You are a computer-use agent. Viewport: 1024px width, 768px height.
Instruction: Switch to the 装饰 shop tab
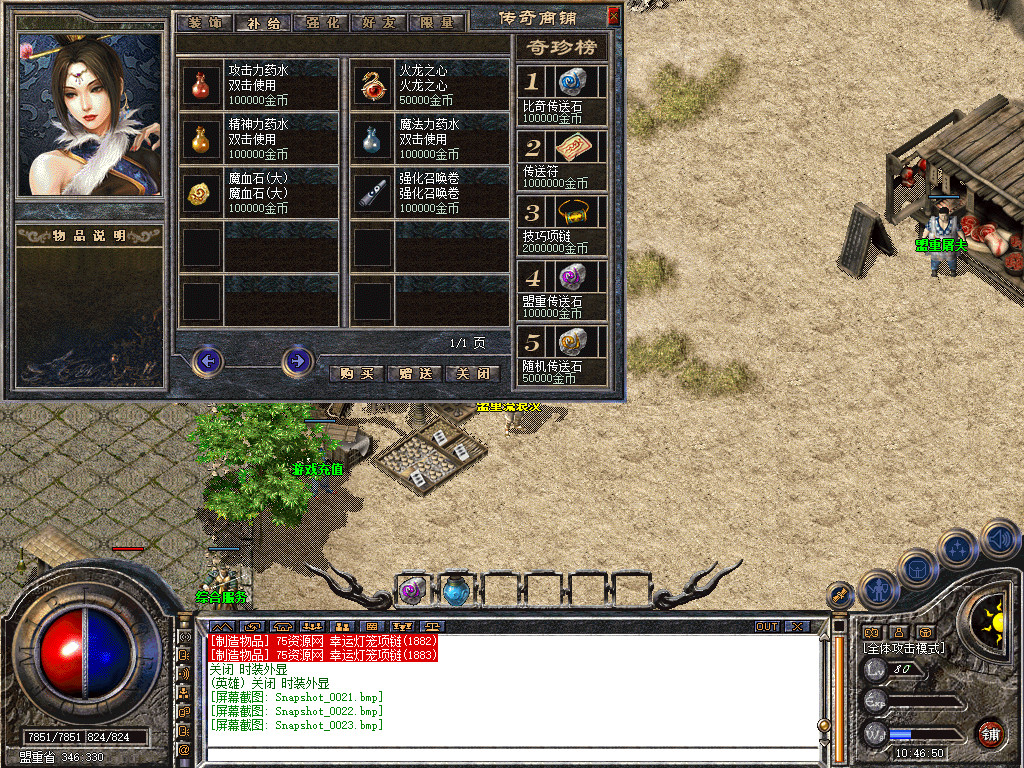203,22
